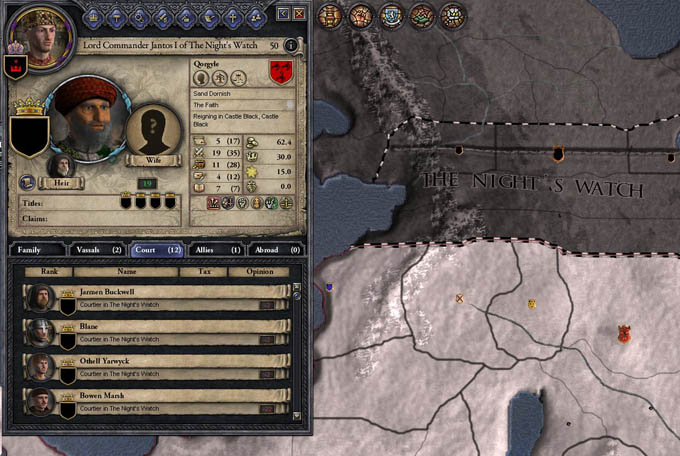Click the player ruler portrait

[x=31, y=32]
